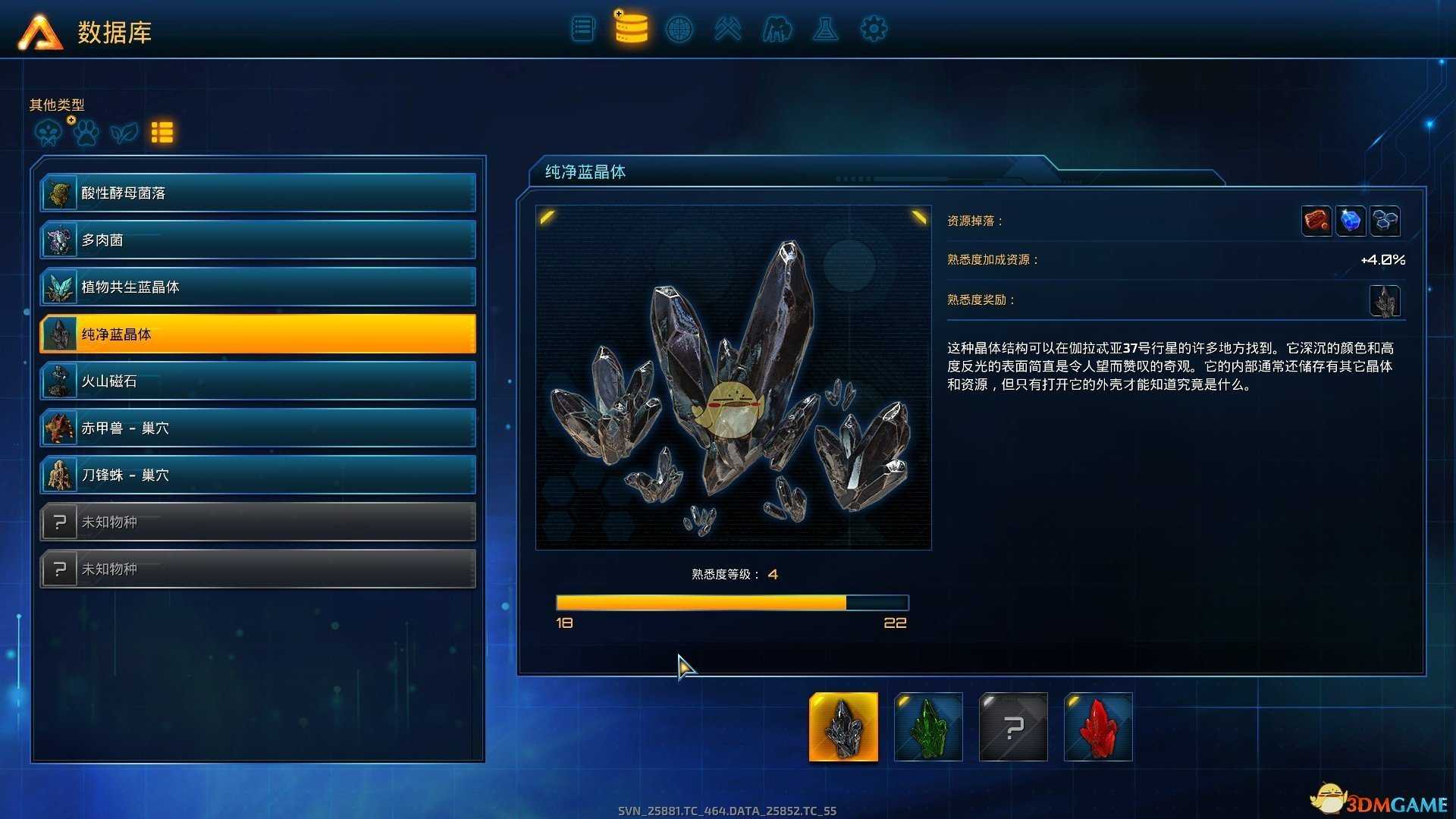This screenshot has height=819, width=1456.
Task: Select the red crystal variant thumbnail
Action: pyautogui.click(x=1098, y=726)
